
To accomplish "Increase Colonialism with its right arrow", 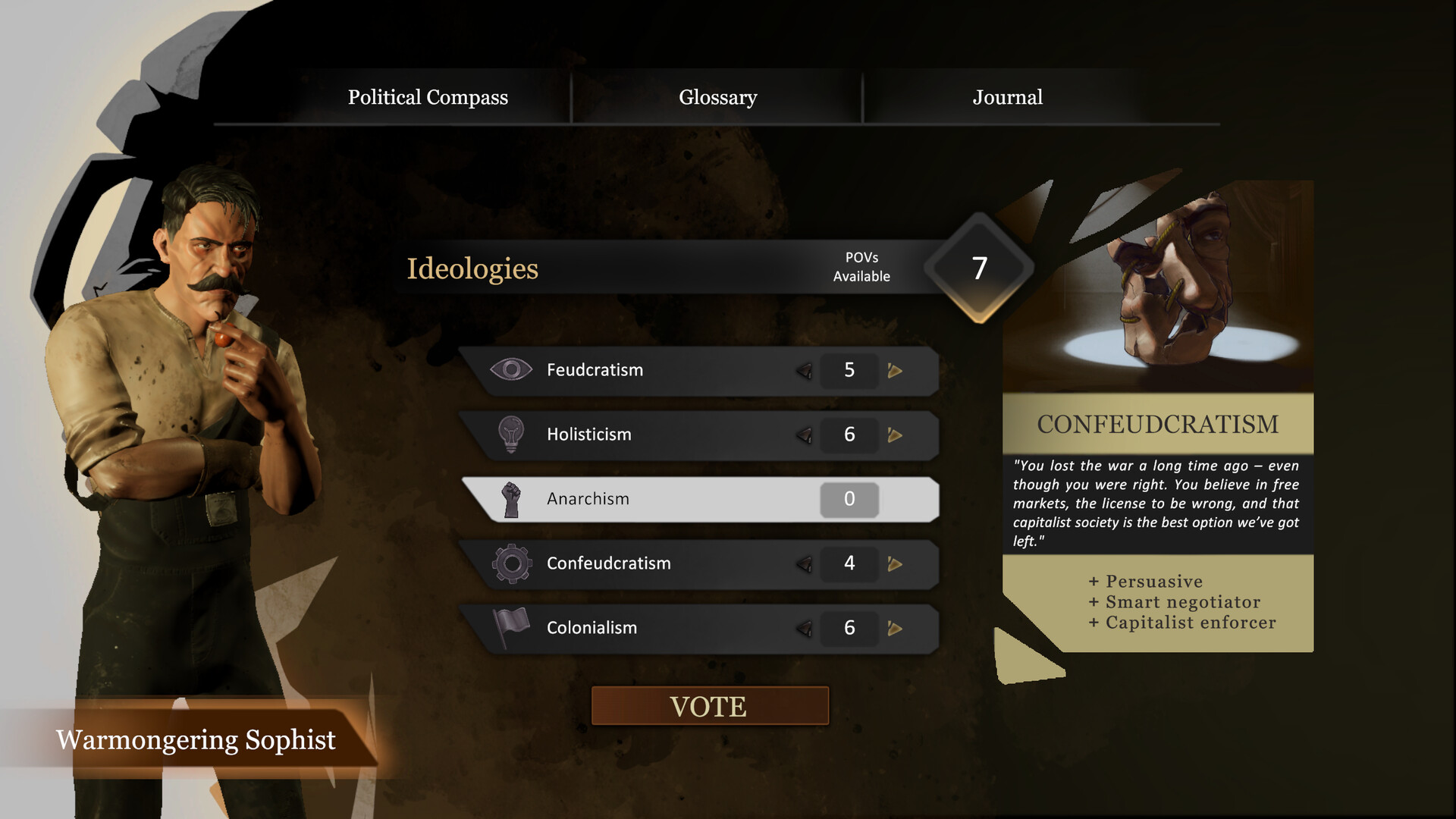I will [x=895, y=629].
